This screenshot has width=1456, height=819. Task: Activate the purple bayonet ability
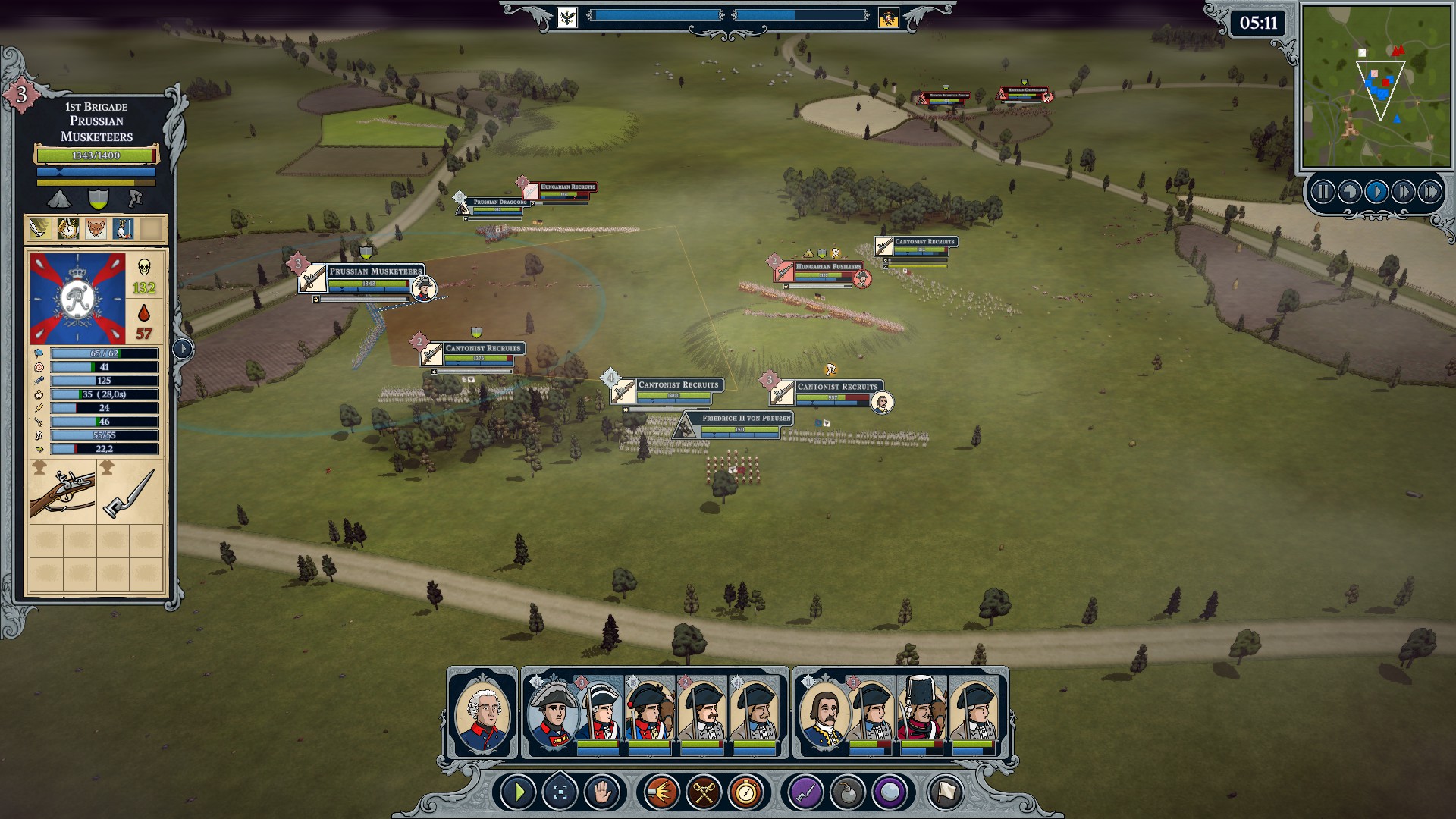click(805, 793)
